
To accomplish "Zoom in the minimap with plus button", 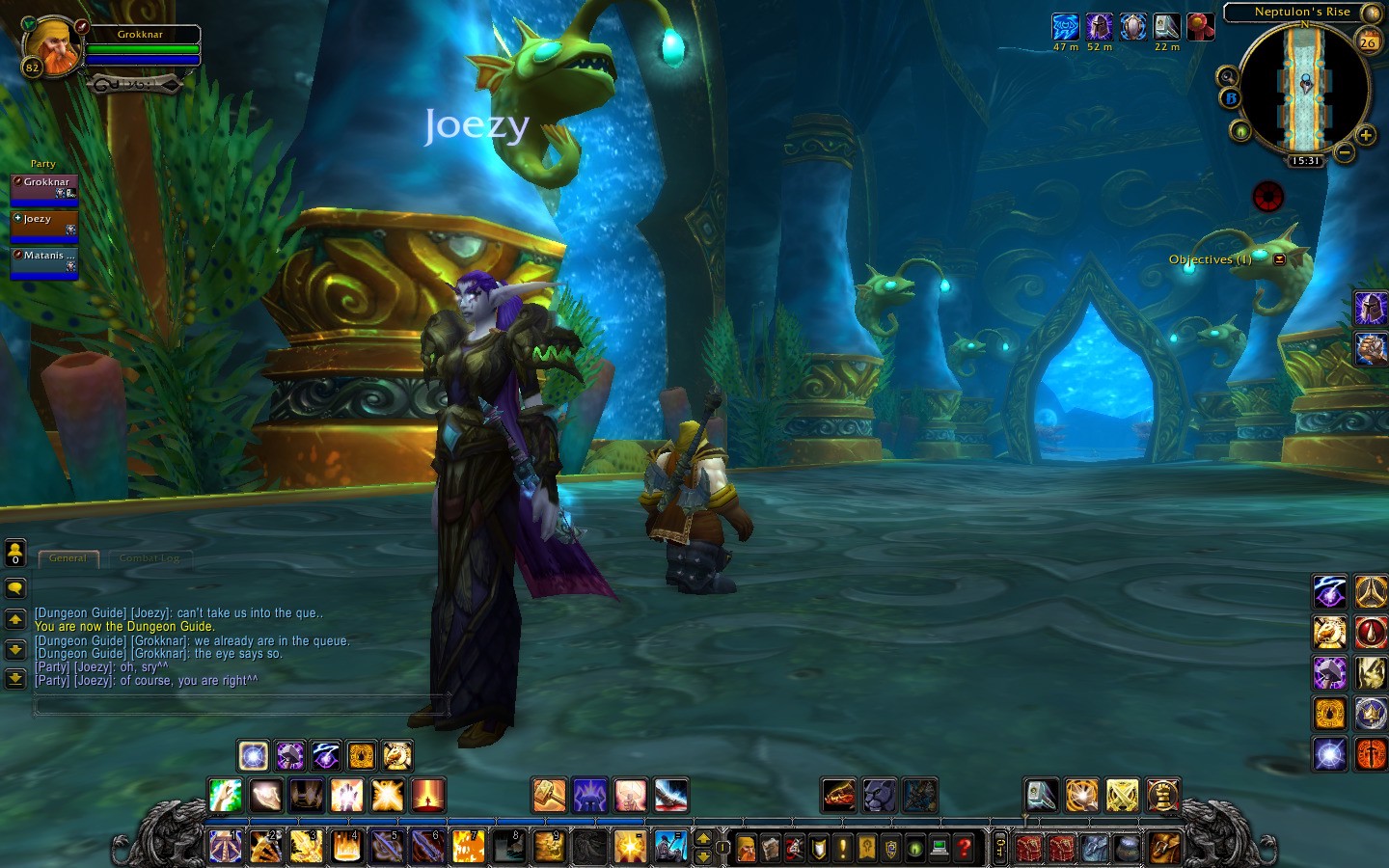I will (x=1365, y=135).
